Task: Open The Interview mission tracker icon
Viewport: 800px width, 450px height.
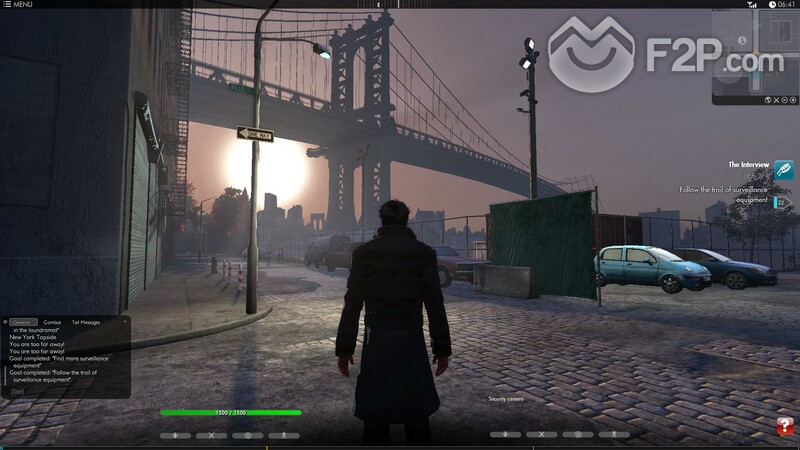Action: point(784,169)
